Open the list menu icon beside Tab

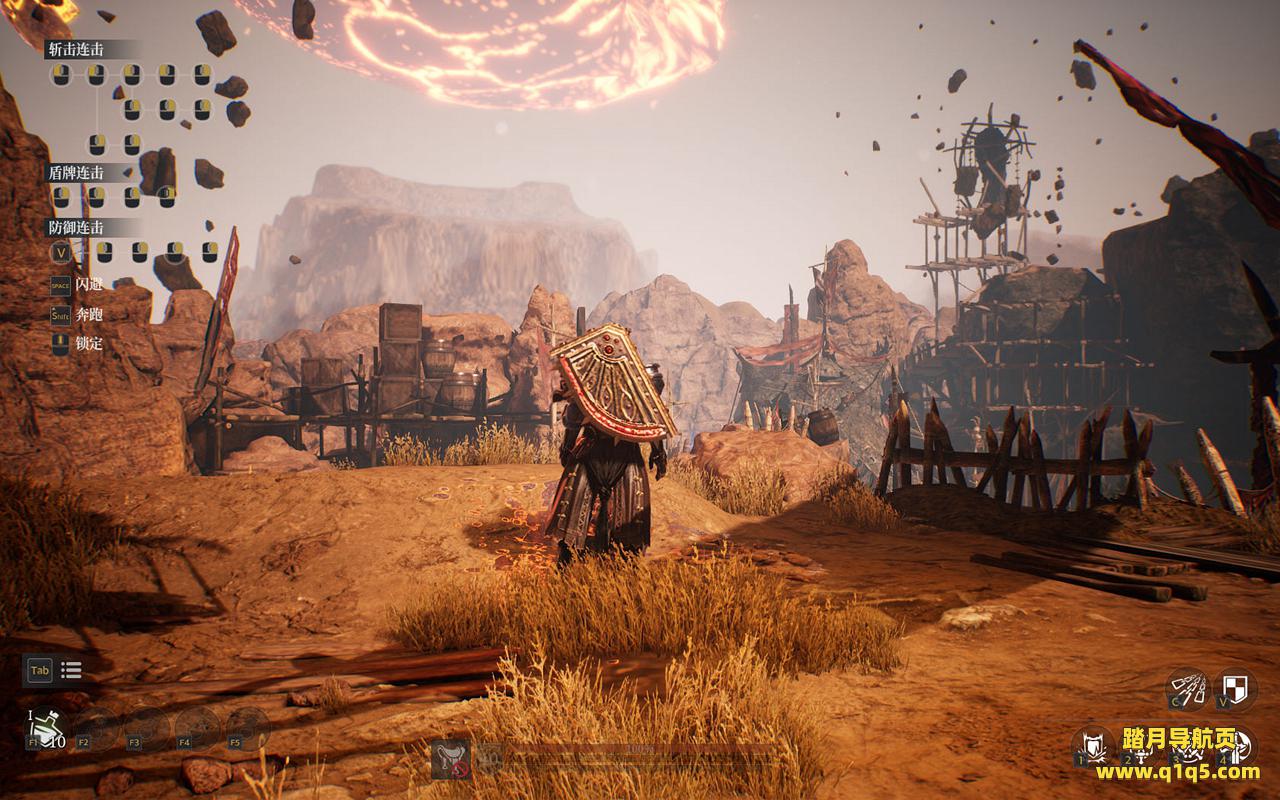(x=71, y=670)
